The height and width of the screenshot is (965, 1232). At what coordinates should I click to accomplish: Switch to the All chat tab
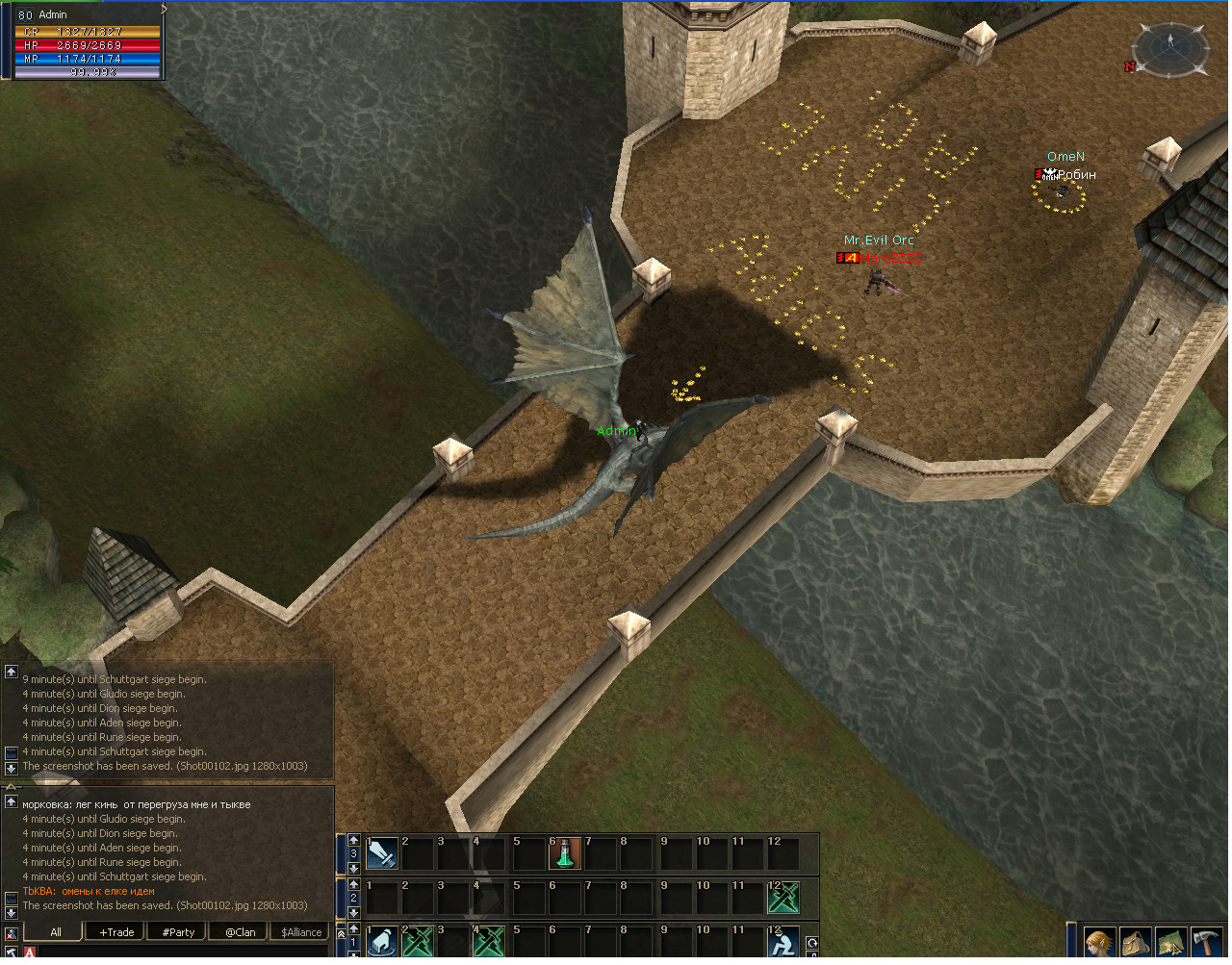(55, 931)
